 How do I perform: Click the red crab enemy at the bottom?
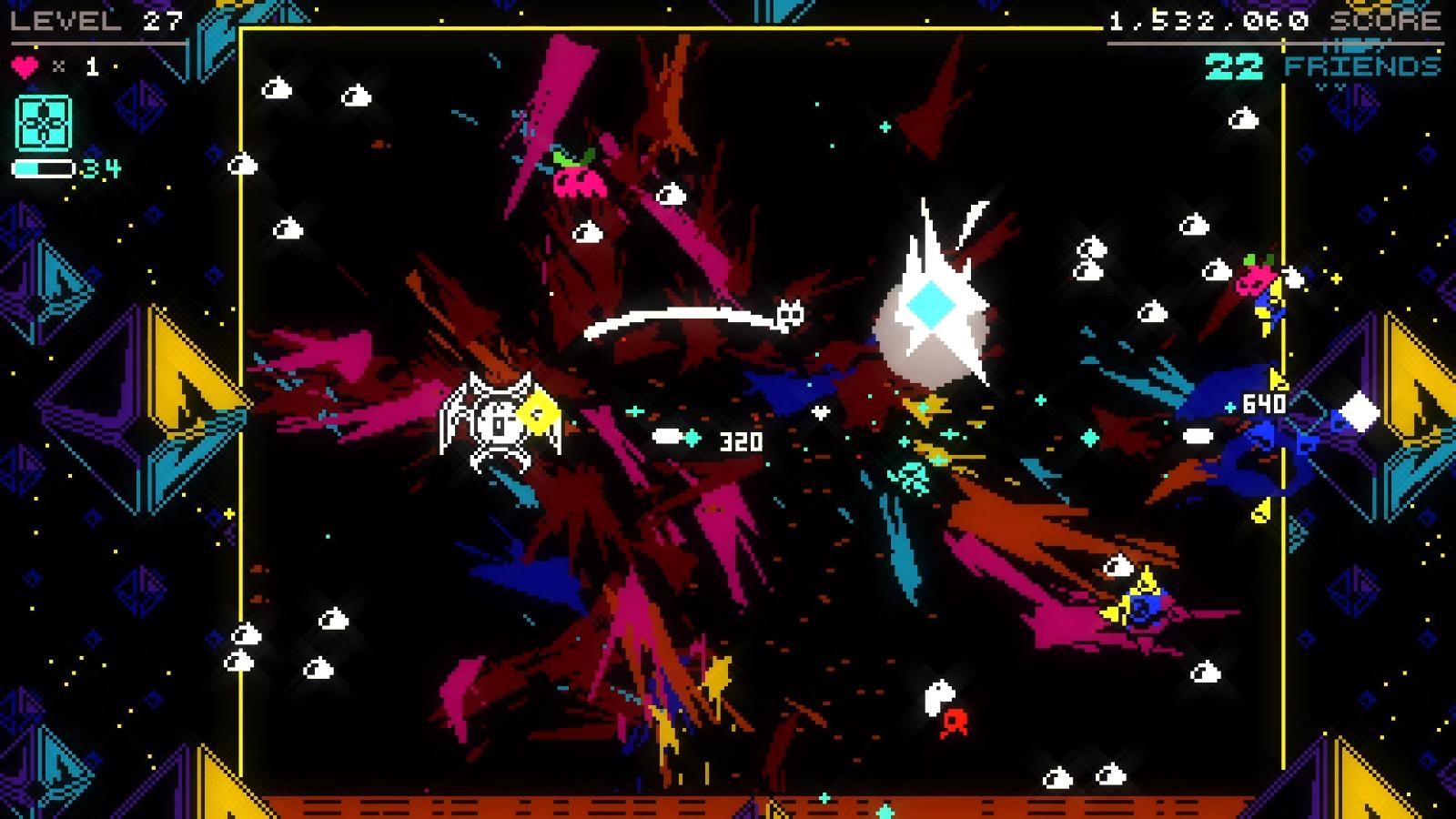(x=953, y=725)
